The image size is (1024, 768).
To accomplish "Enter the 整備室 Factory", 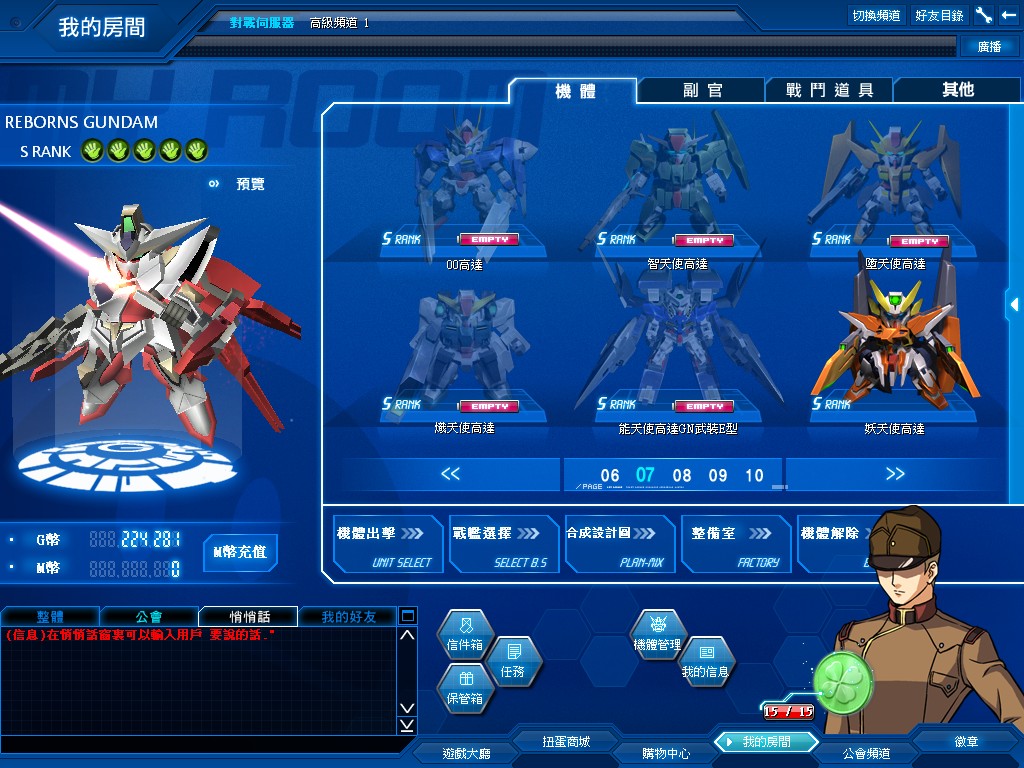I will tap(736, 545).
